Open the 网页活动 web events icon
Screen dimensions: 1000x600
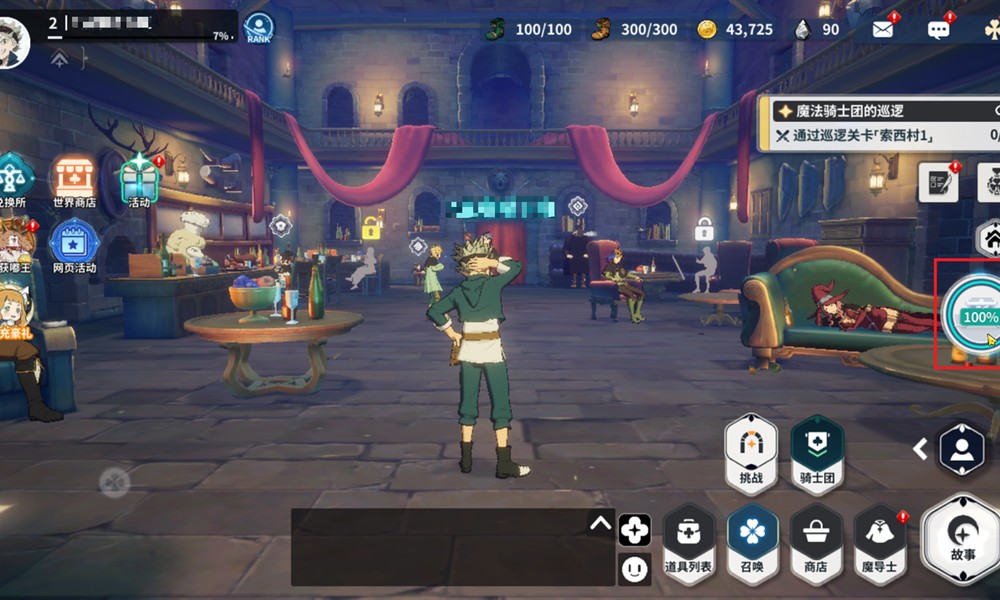pos(74,245)
